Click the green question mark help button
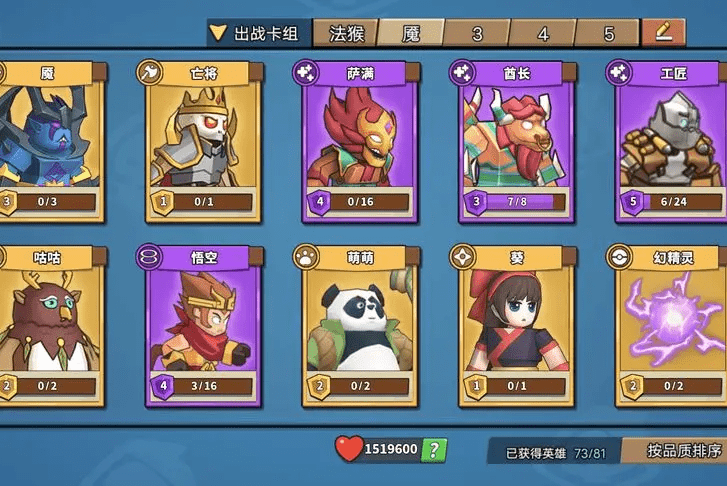This screenshot has height=486, width=727. coord(433,450)
